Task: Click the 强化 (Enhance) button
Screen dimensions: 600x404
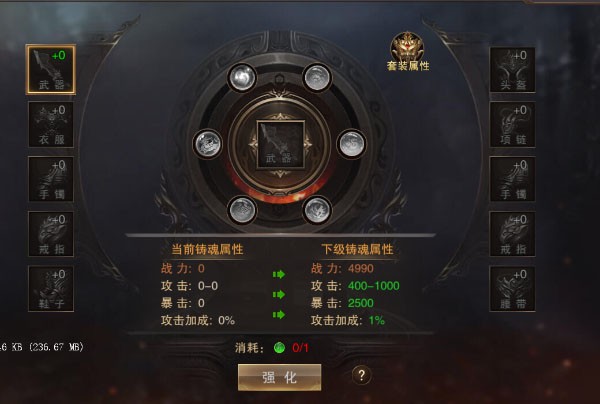Action: 280,376
